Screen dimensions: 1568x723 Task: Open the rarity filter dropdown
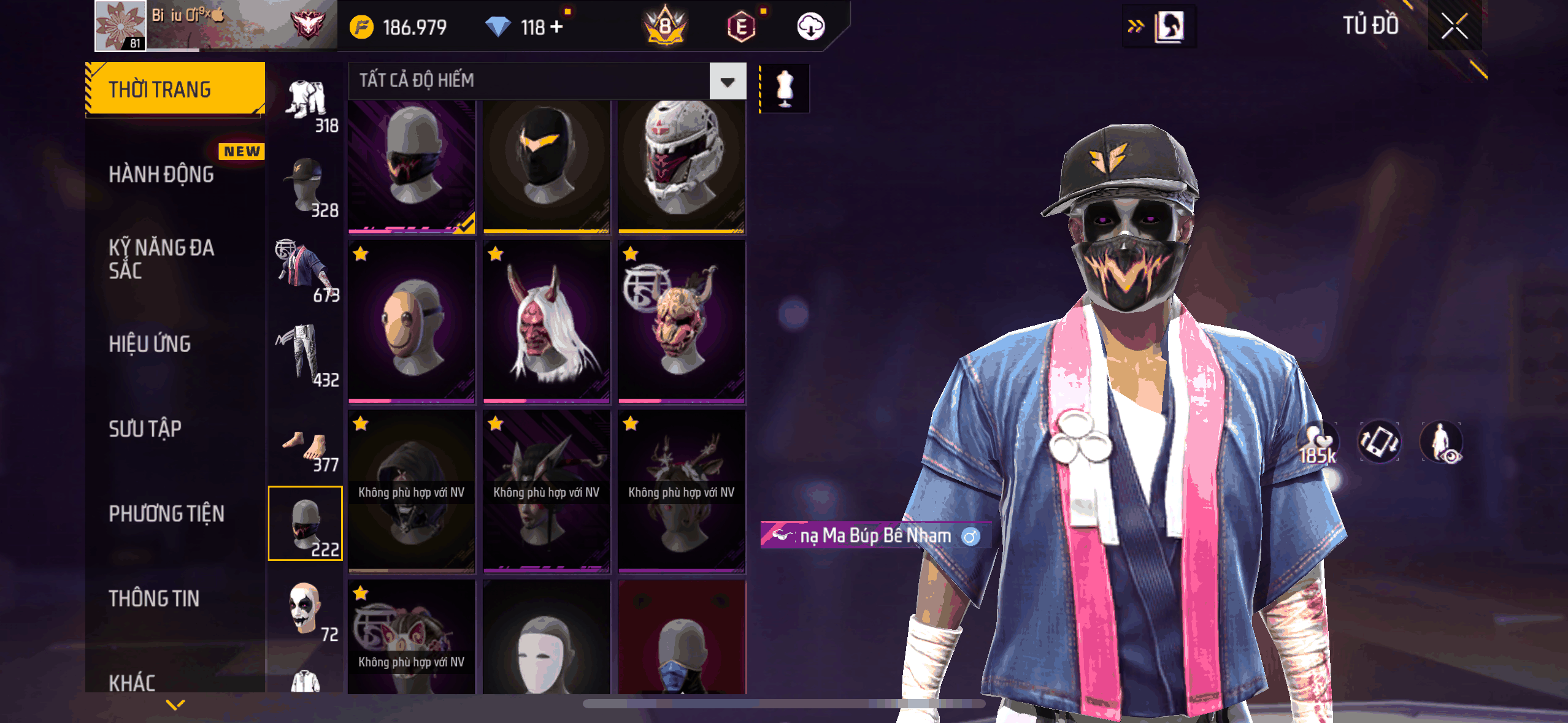pyautogui.click(x=728, y=81)
